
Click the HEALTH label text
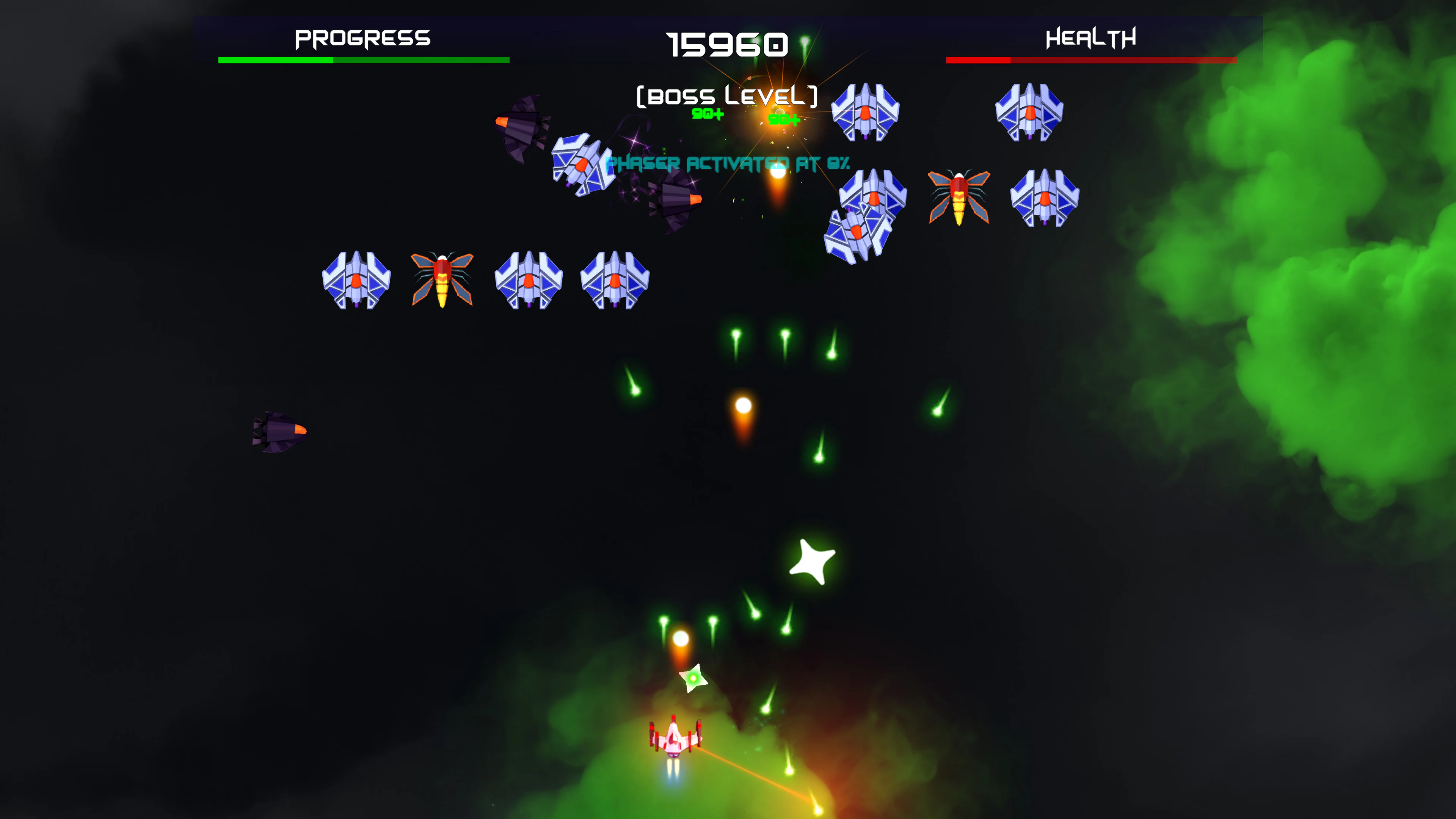tap(1090, 38)
